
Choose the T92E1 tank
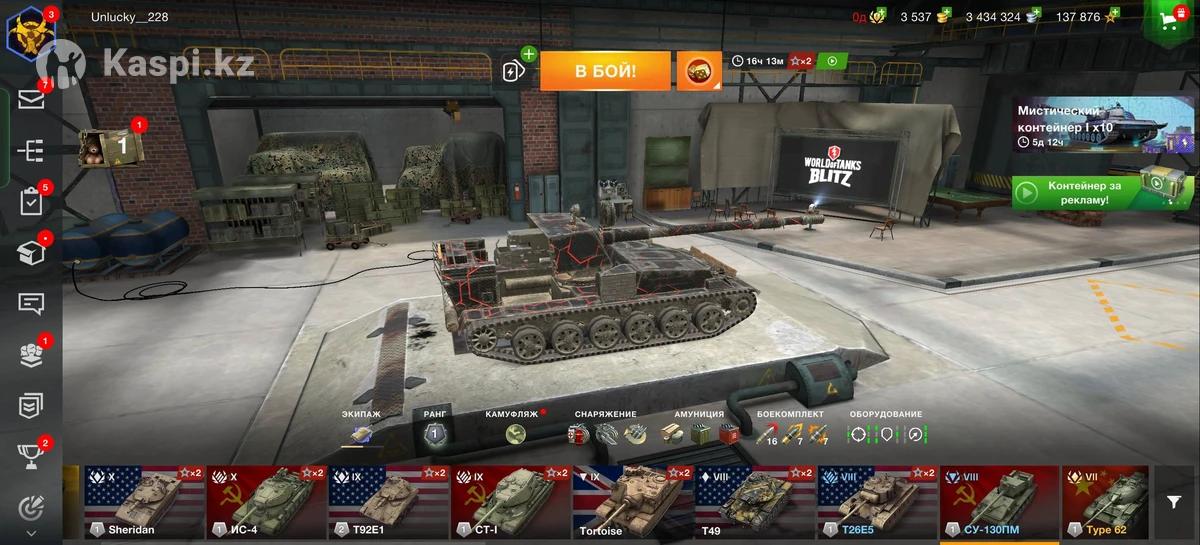389,502
